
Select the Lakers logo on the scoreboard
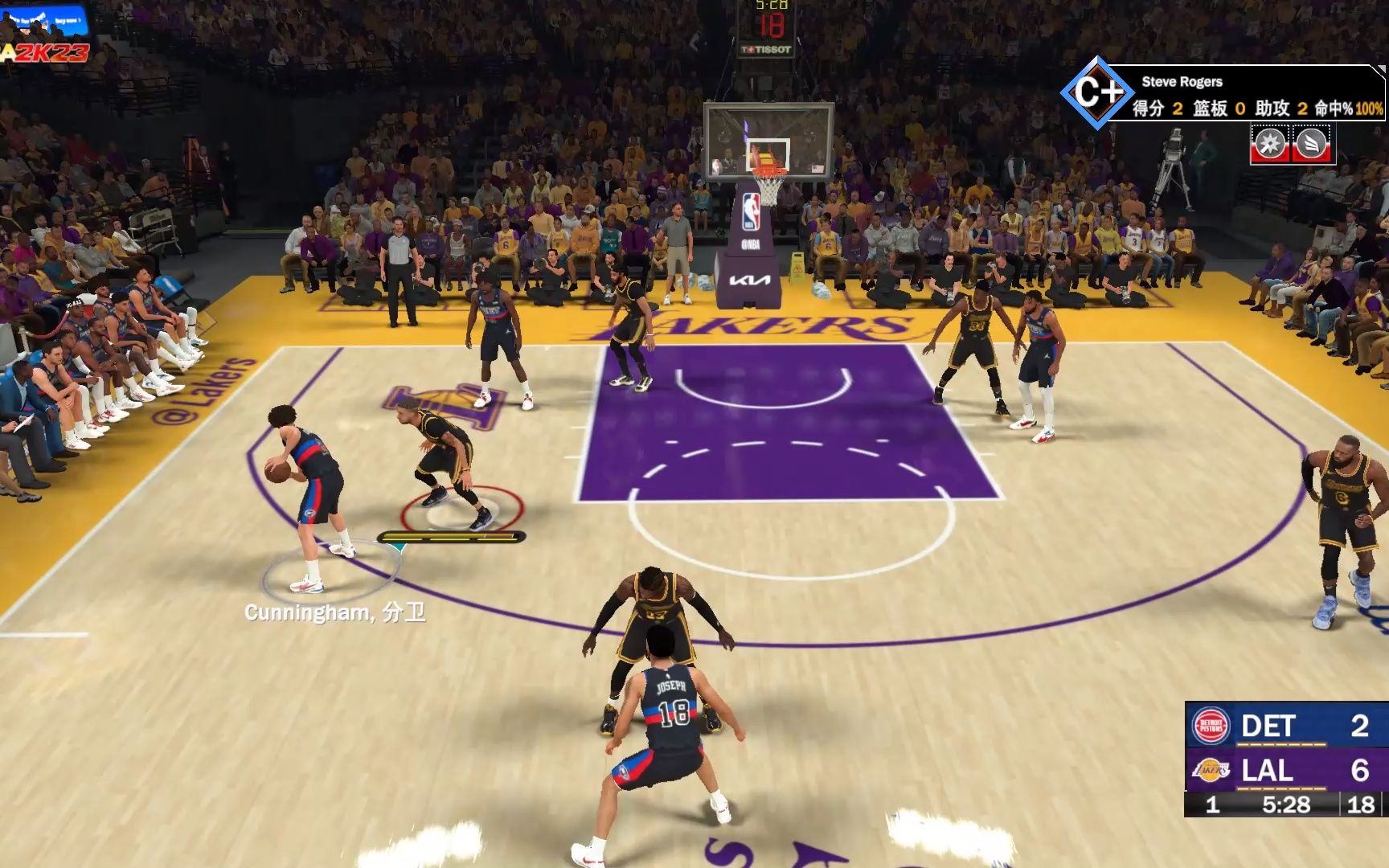coord(1211,769)
